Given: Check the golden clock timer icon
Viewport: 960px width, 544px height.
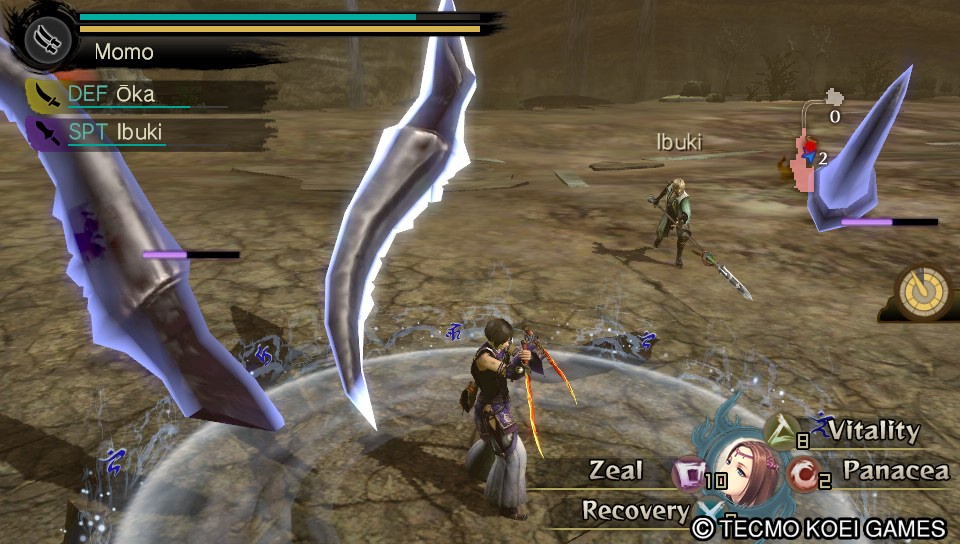Looking at the screenshot, I should pyautogui.click(x=922, y=291).
